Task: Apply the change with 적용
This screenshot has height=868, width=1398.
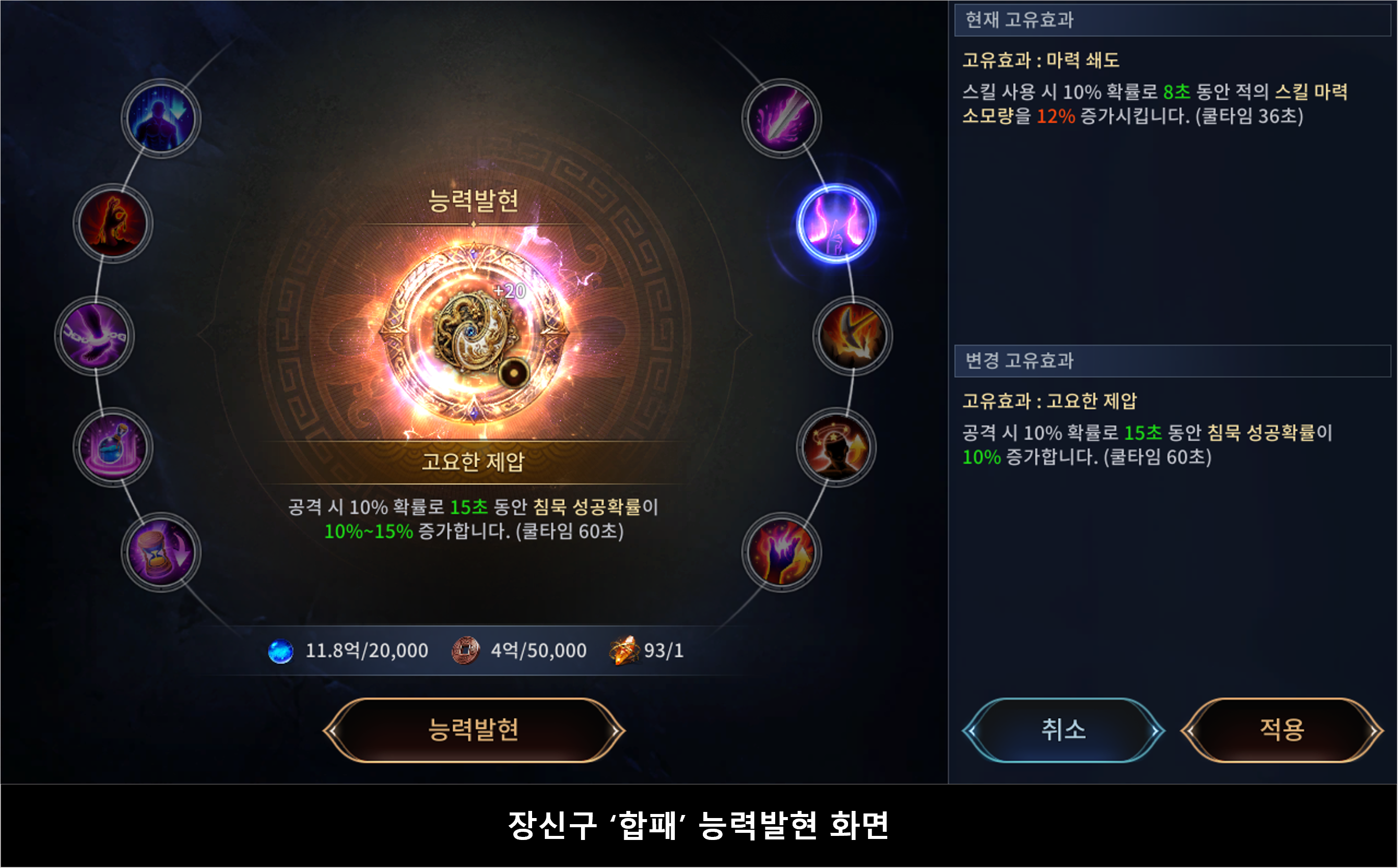Action: point(1281,730)
